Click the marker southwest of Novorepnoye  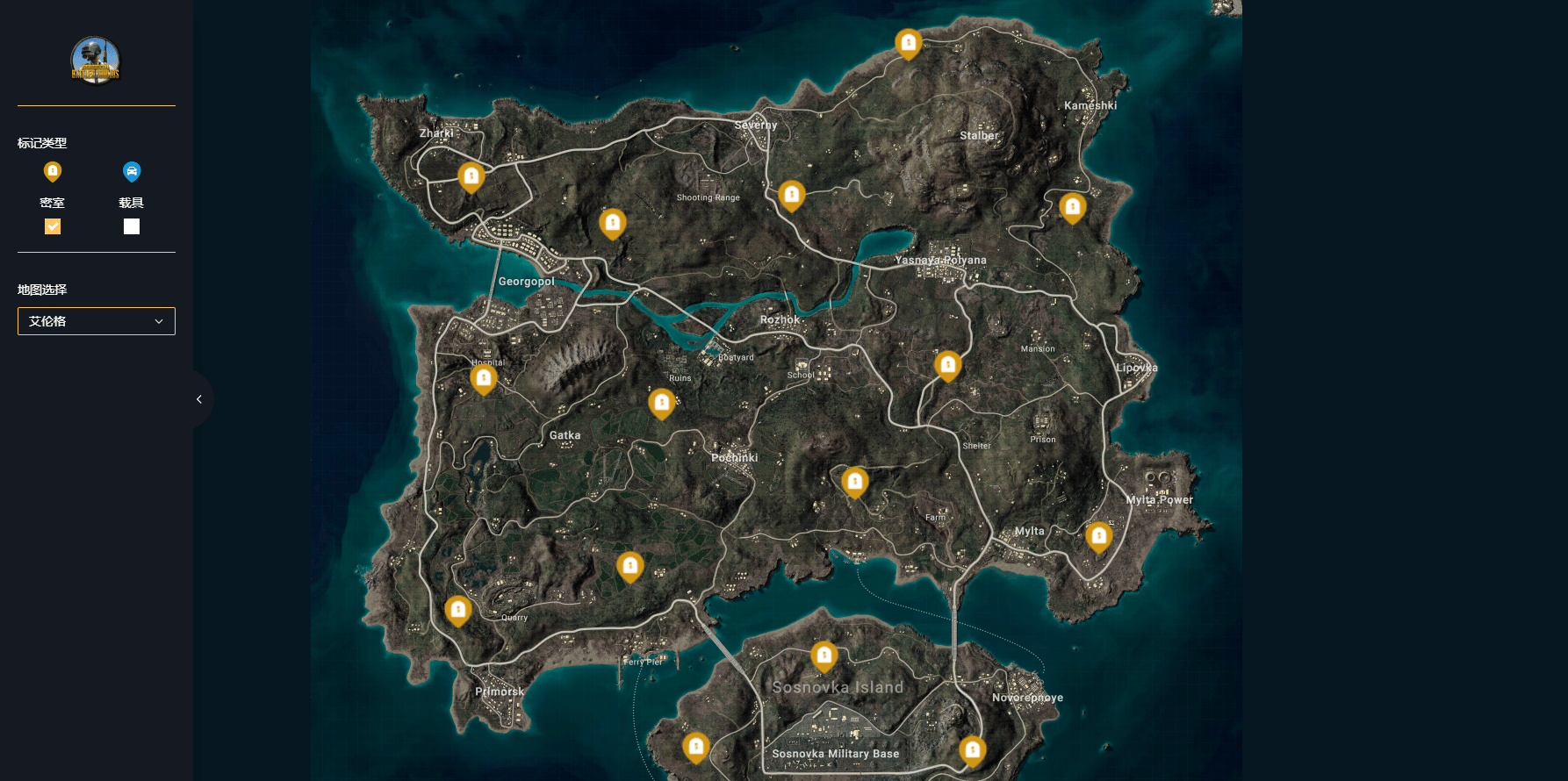[973, 750]
